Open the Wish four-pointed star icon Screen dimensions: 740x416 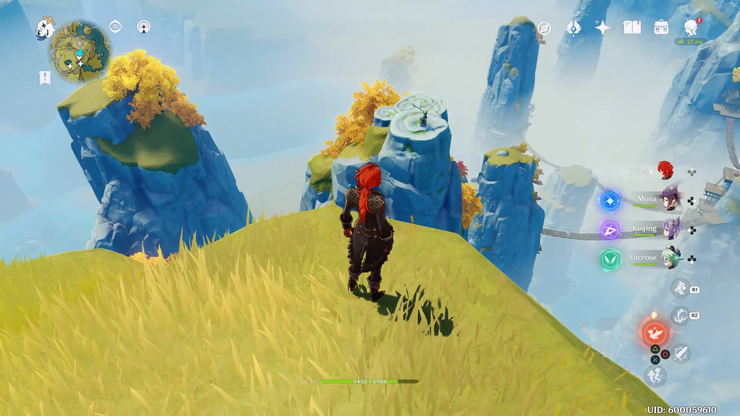pyautogui.click(x=602, y=28)
